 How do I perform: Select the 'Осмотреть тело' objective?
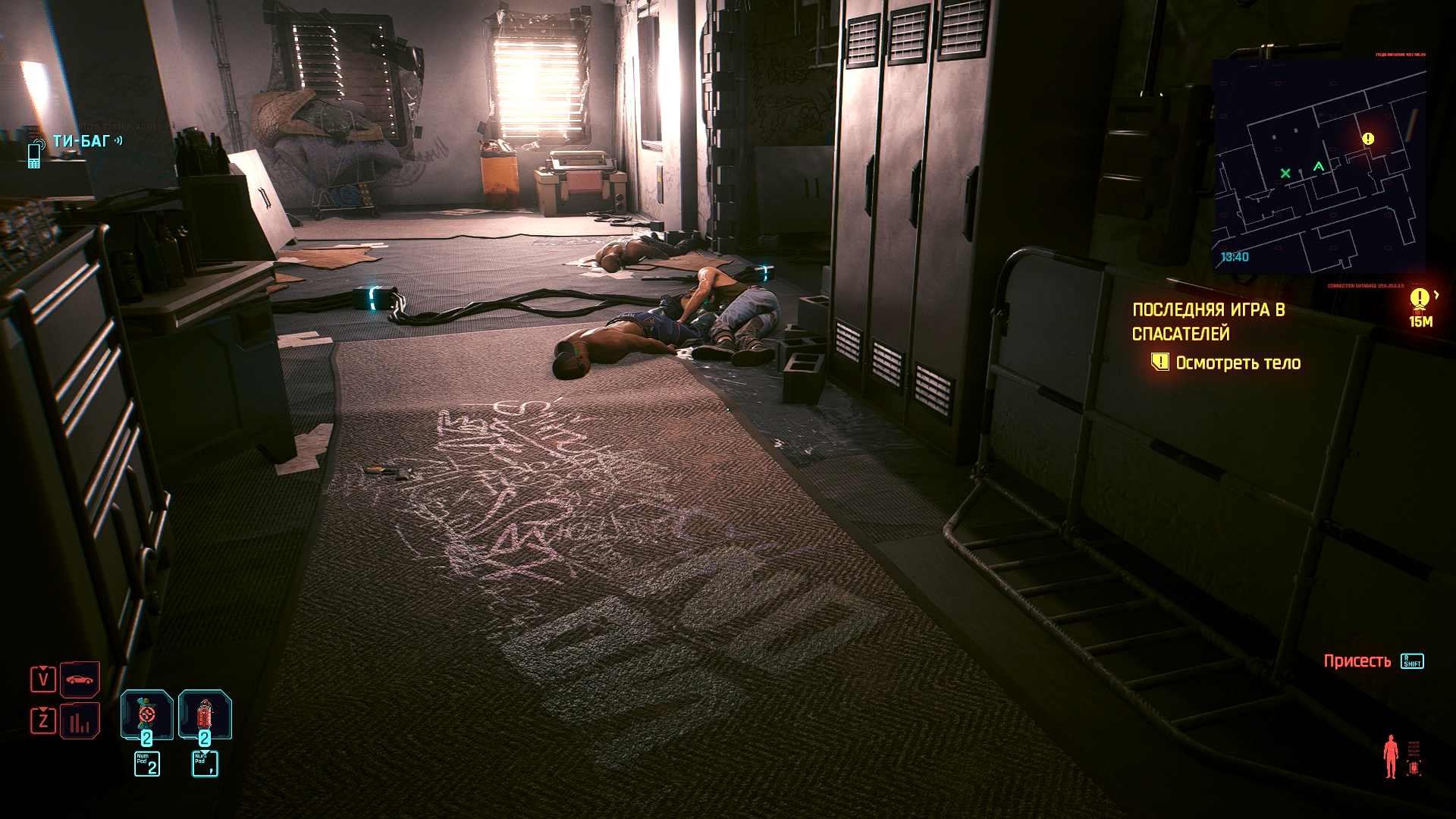pyautogui.click(x=1238, y=363)
